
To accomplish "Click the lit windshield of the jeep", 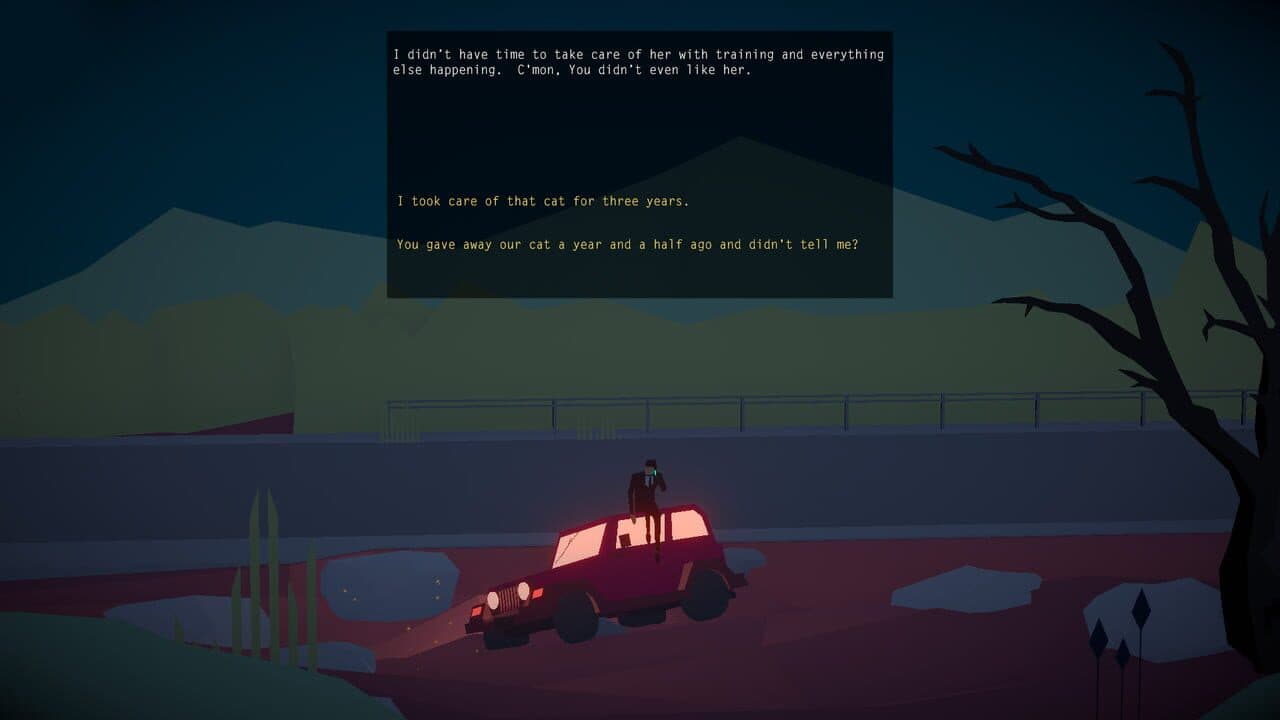I will click(578, 545).
